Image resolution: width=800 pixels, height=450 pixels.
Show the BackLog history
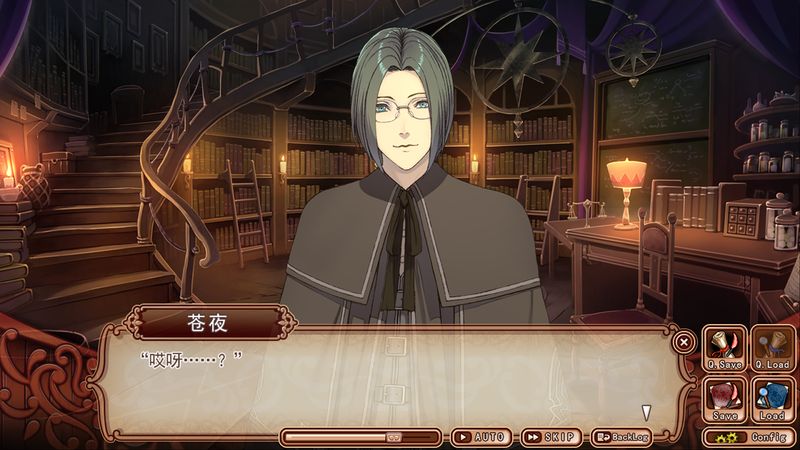click(621, 437)
